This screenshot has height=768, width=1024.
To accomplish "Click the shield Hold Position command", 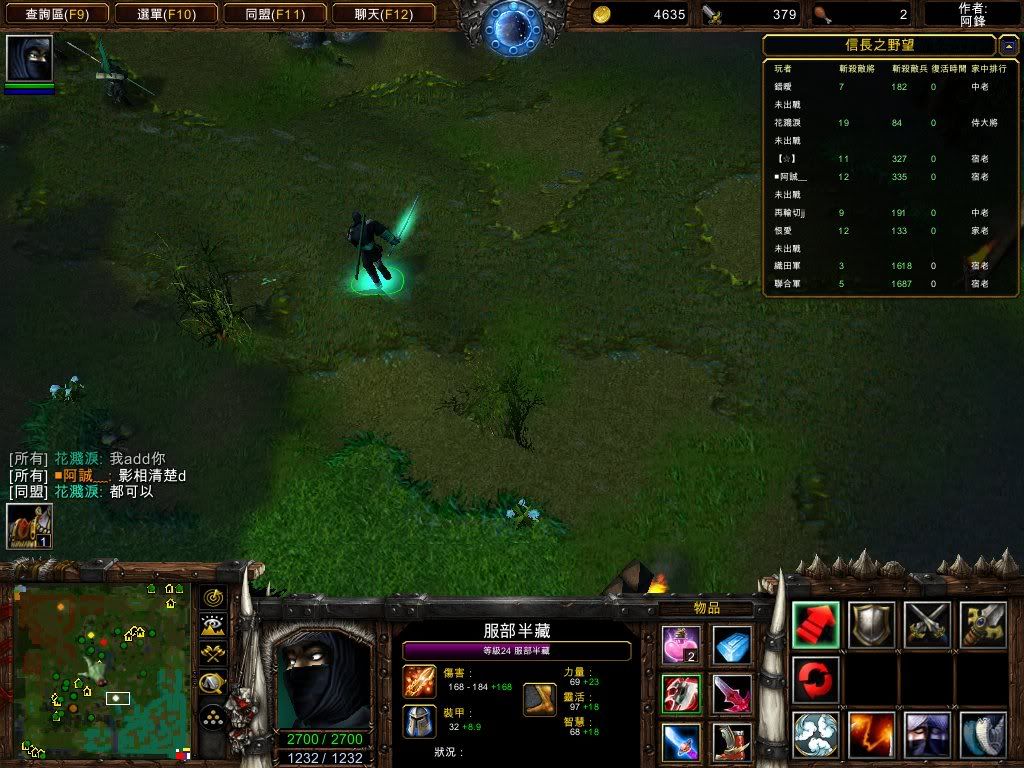I will click(872, 625).
